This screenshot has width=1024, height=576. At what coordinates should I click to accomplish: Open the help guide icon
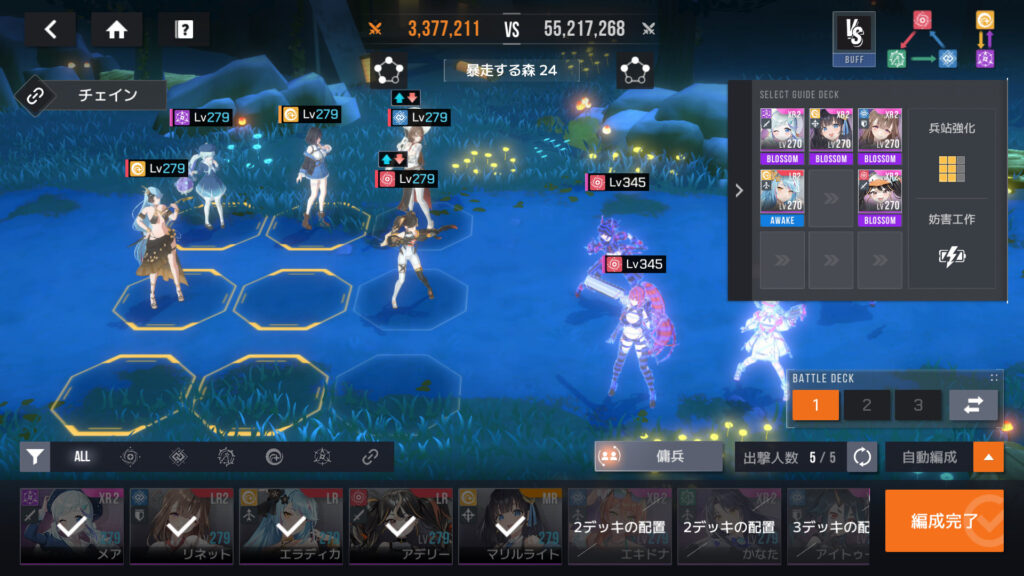183,29
